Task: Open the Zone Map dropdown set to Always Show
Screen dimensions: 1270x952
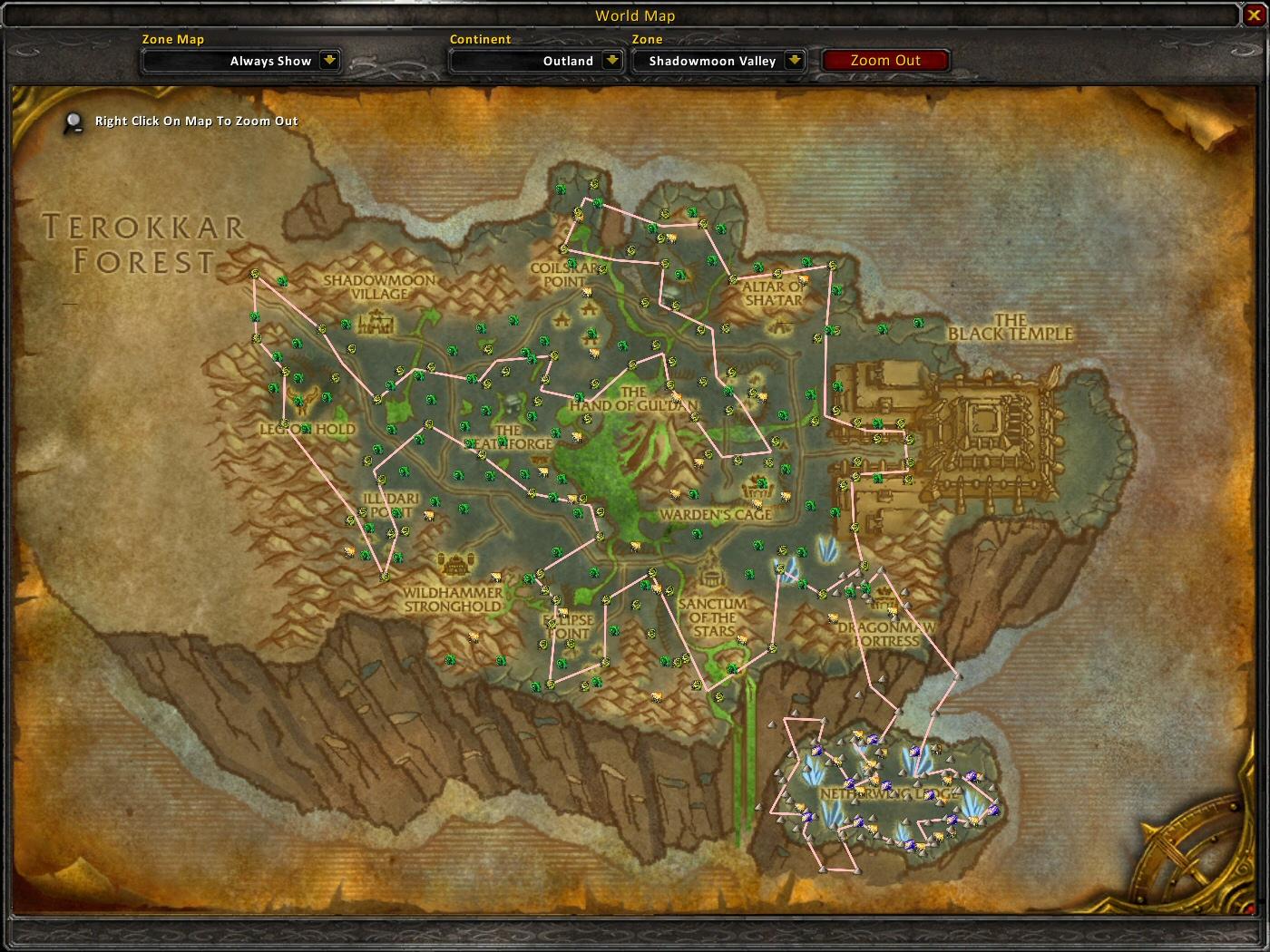Action: coord(240,61)
